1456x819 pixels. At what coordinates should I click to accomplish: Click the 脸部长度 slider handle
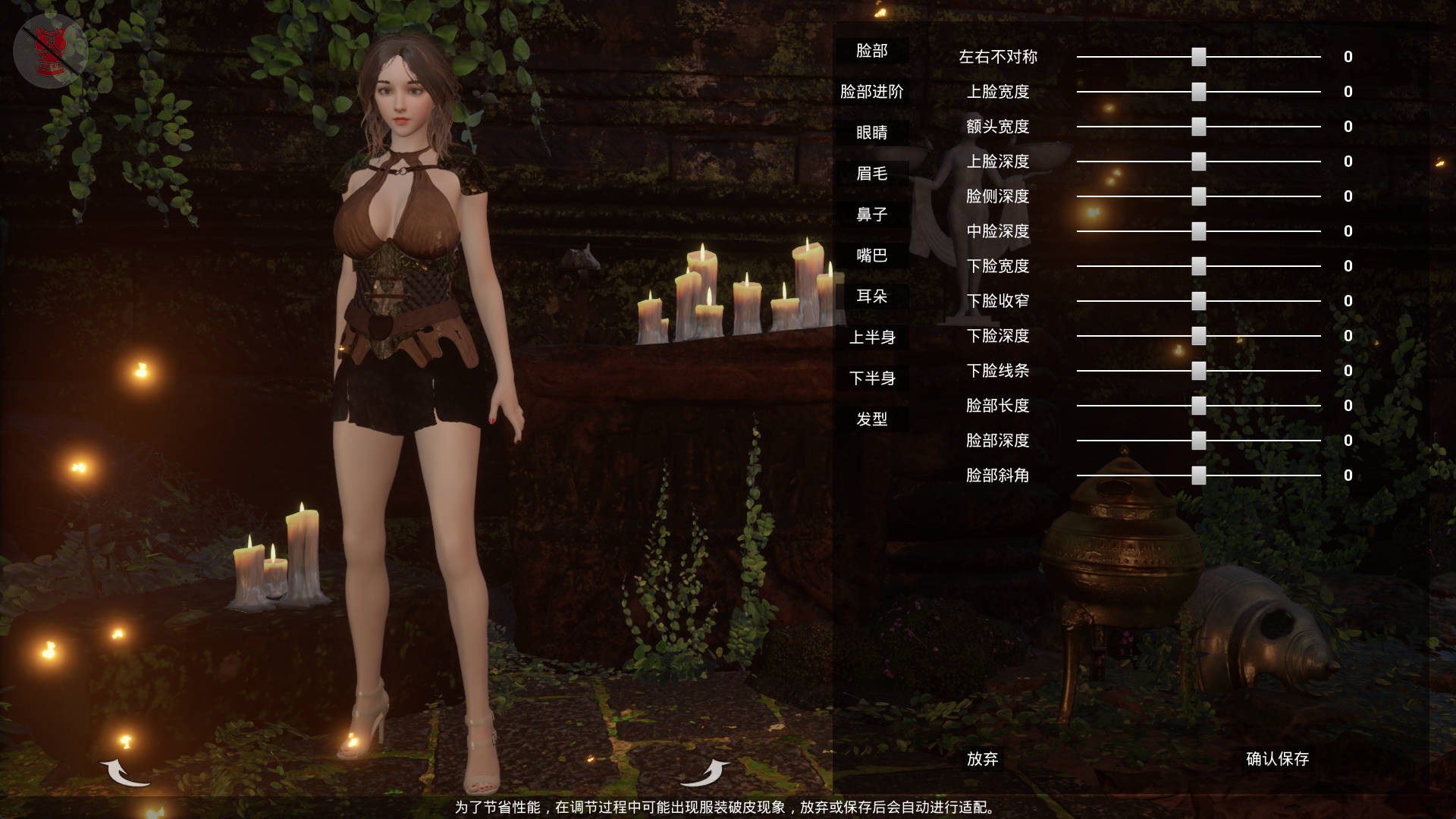1198,406
